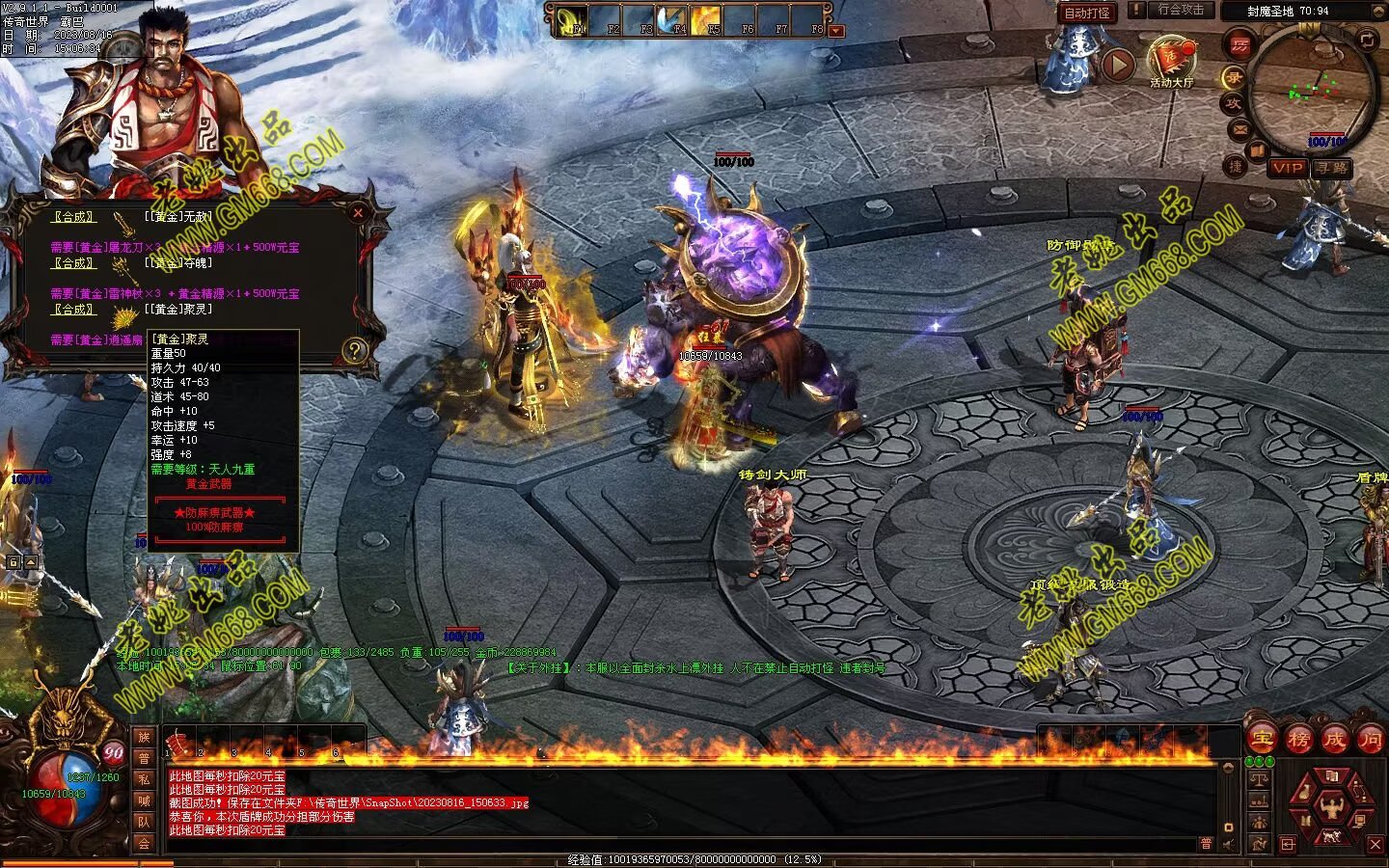Show the 榜 rankings button
The width and height of the screenshot is (1389, 868).
tap(1298, 740)
